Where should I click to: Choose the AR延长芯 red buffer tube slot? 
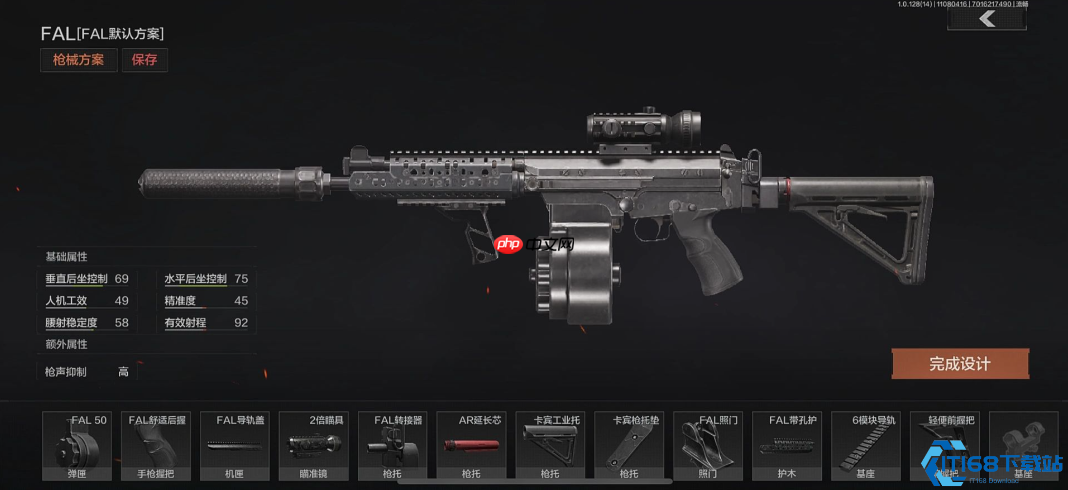click(x=472, y=446)
